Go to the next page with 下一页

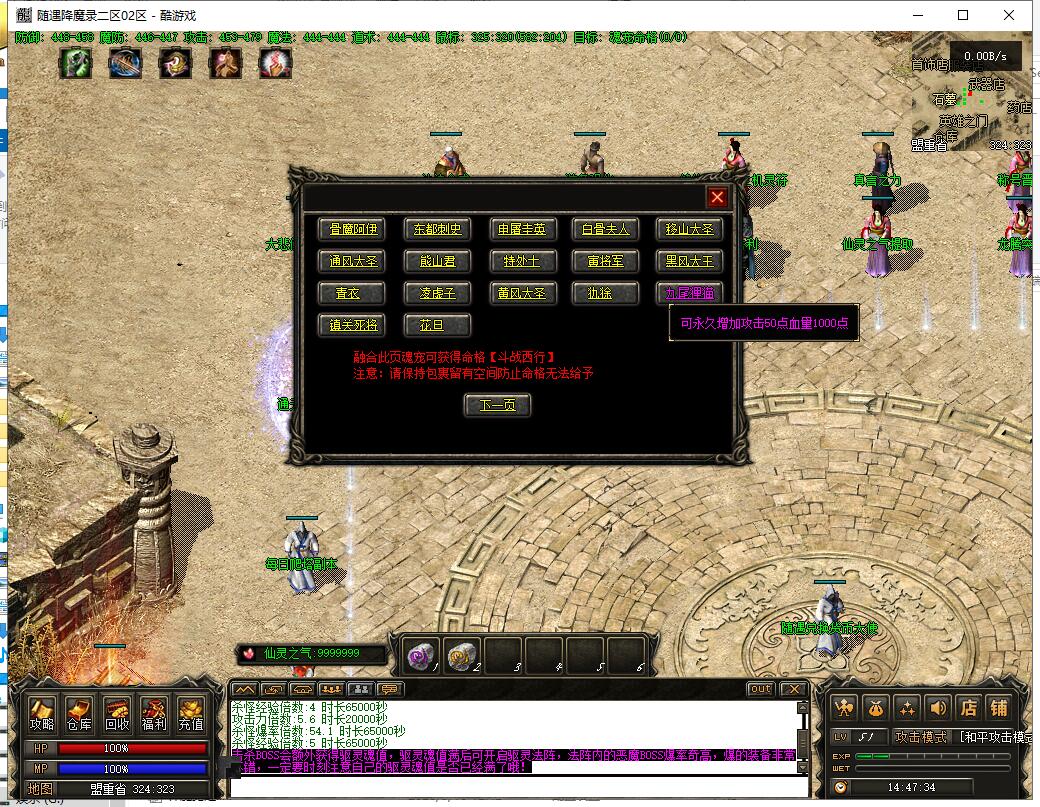pos(497,405)
